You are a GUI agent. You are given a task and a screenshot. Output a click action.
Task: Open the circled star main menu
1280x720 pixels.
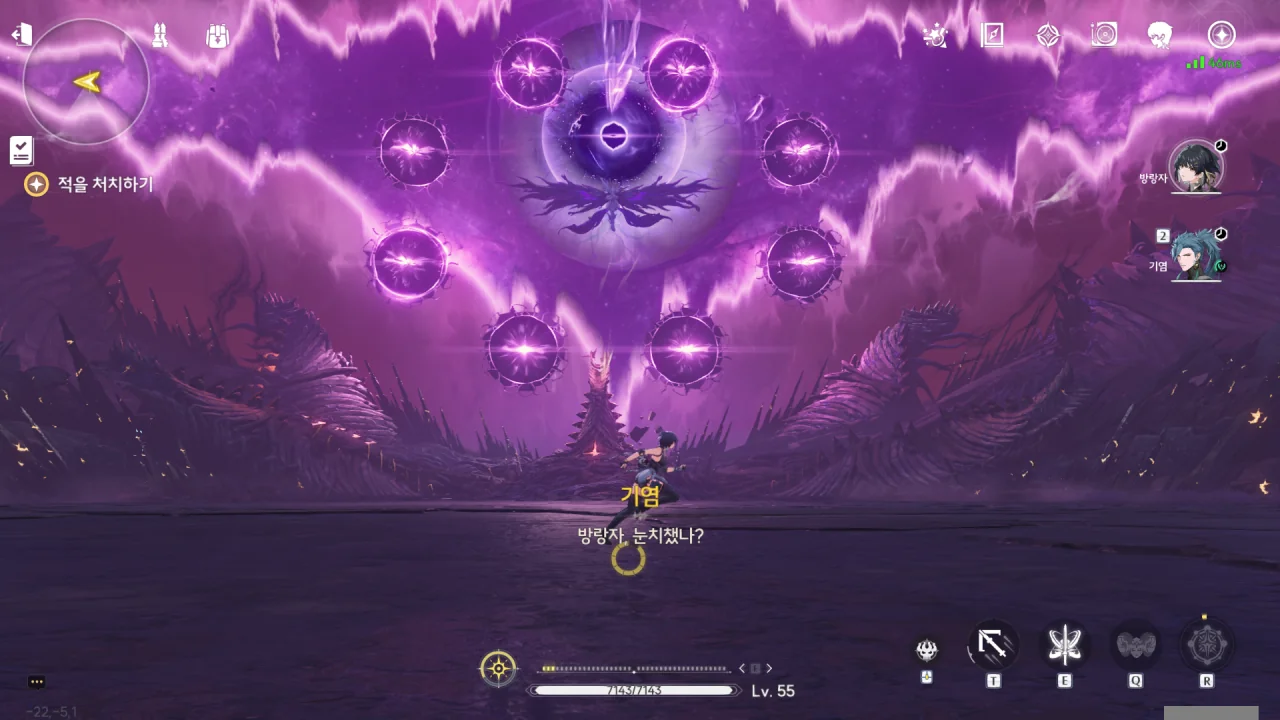(1221, 35)
